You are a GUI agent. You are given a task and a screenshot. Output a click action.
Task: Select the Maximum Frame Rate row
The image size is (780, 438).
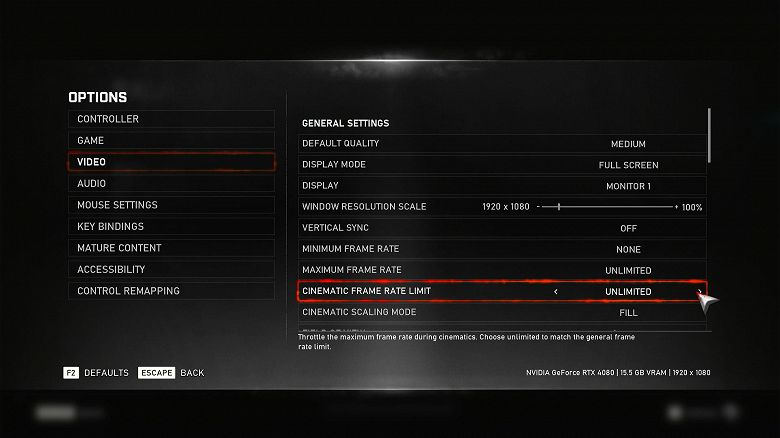[x=502, y=270]
